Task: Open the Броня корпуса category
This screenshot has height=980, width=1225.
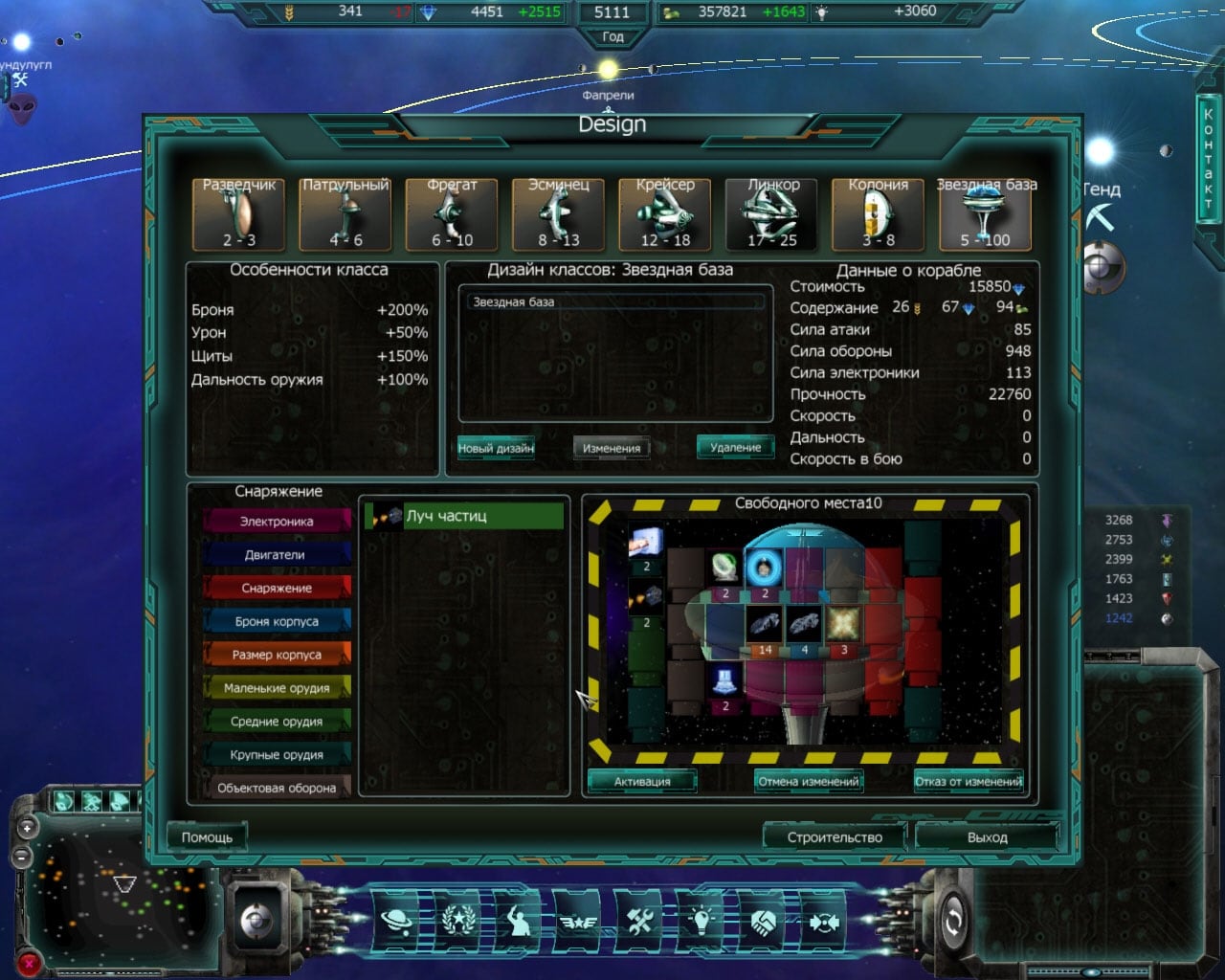Action: (277, 622)
